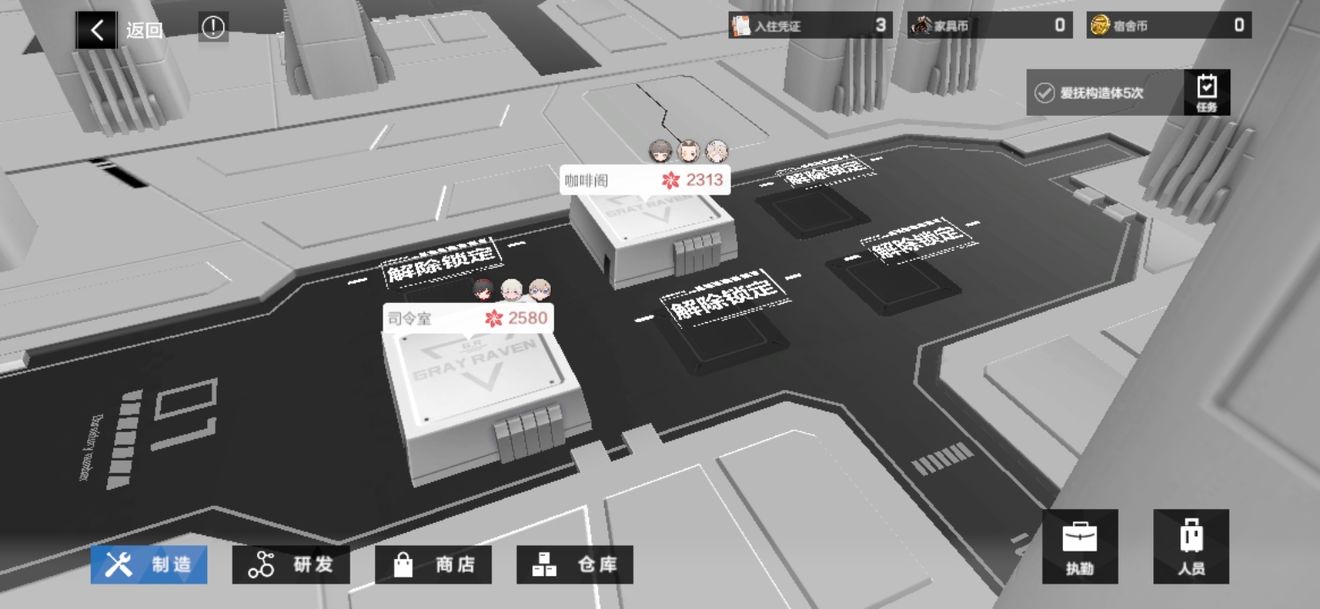The height and width of the screenshot is (609, 1320).
Task: Open the 仓库 warehouse menu
Action: tap(575, 565)
